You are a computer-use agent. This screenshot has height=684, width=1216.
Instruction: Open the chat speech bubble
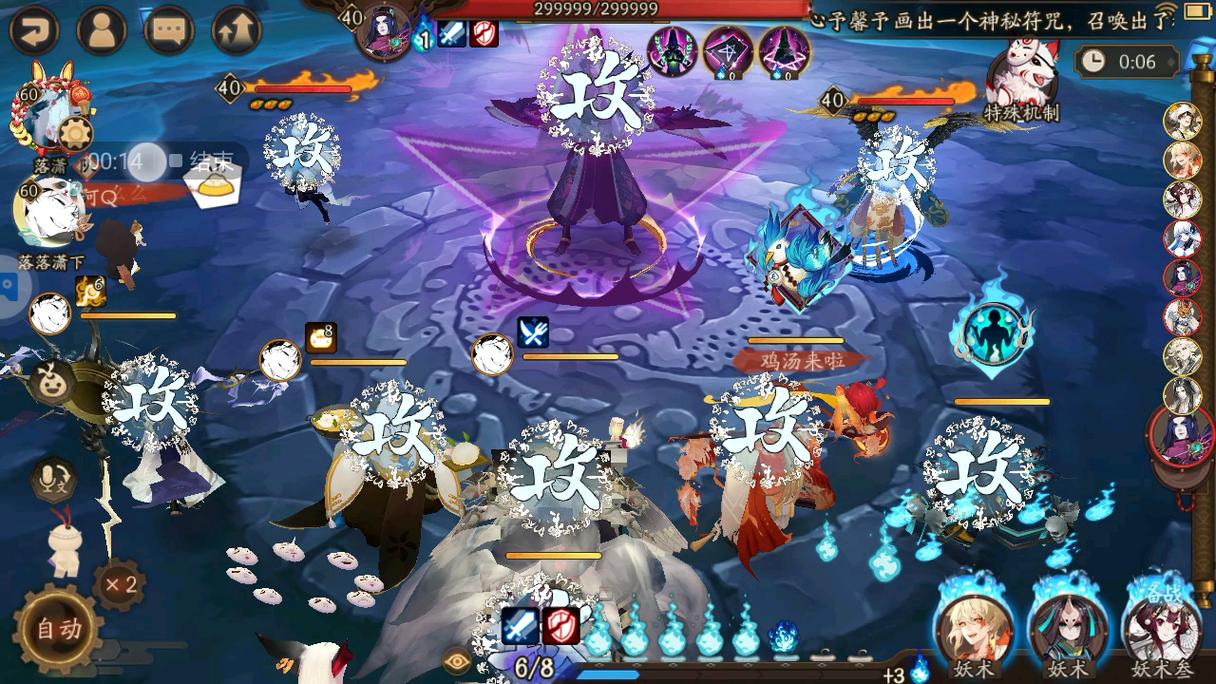click(169, 30)
